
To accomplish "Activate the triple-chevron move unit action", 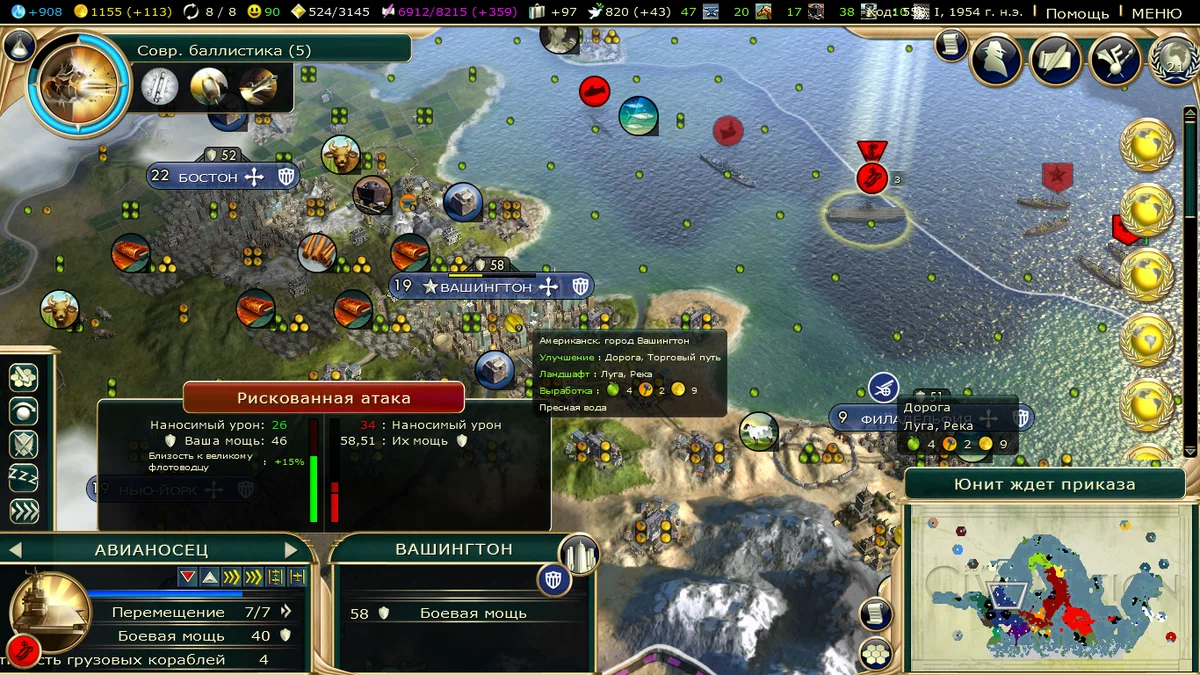I will point(23,512).
